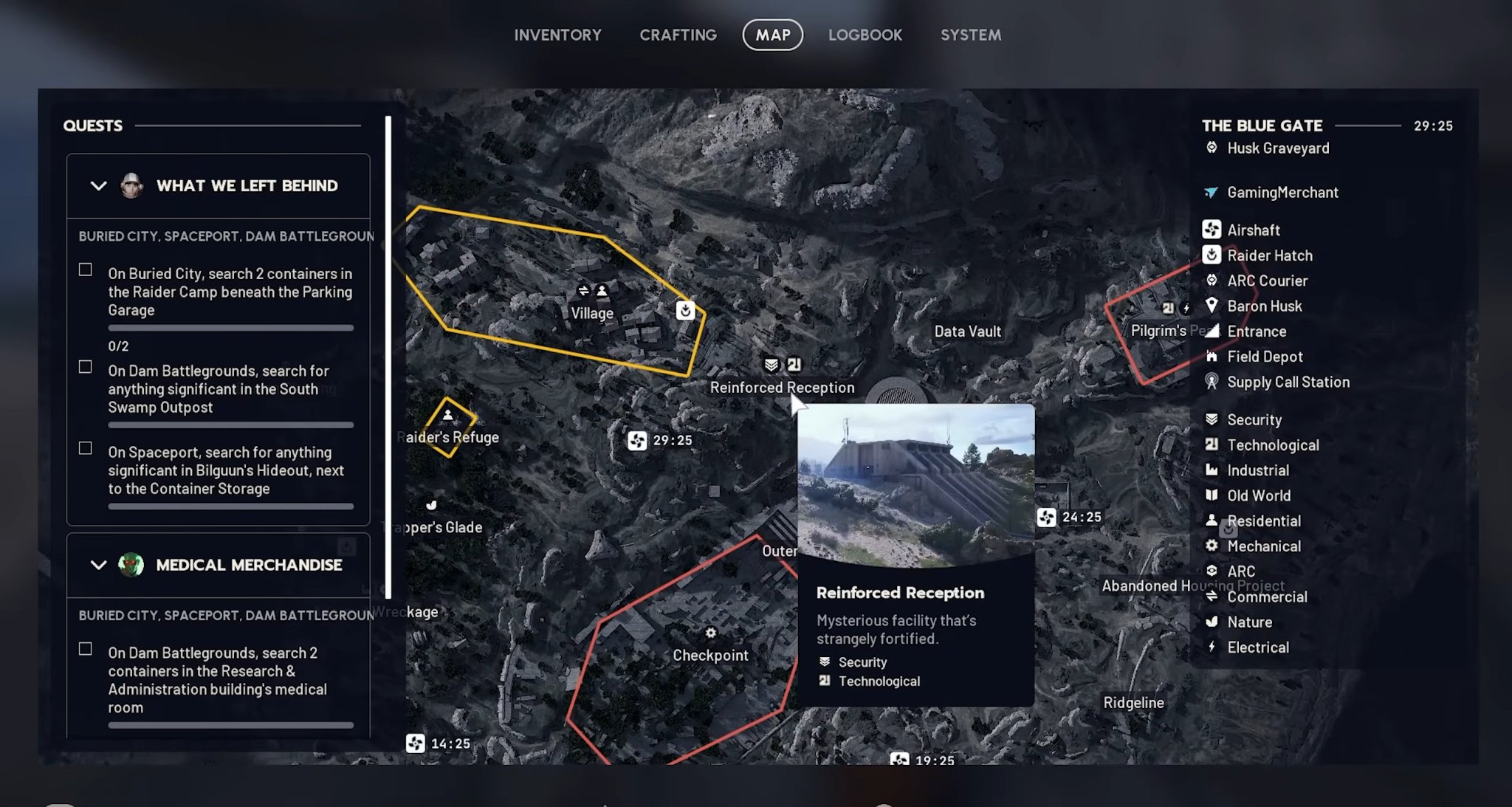Open the Logbook tab
Viewport: 1512px width, 807px height.
click(x=865, y=34)
